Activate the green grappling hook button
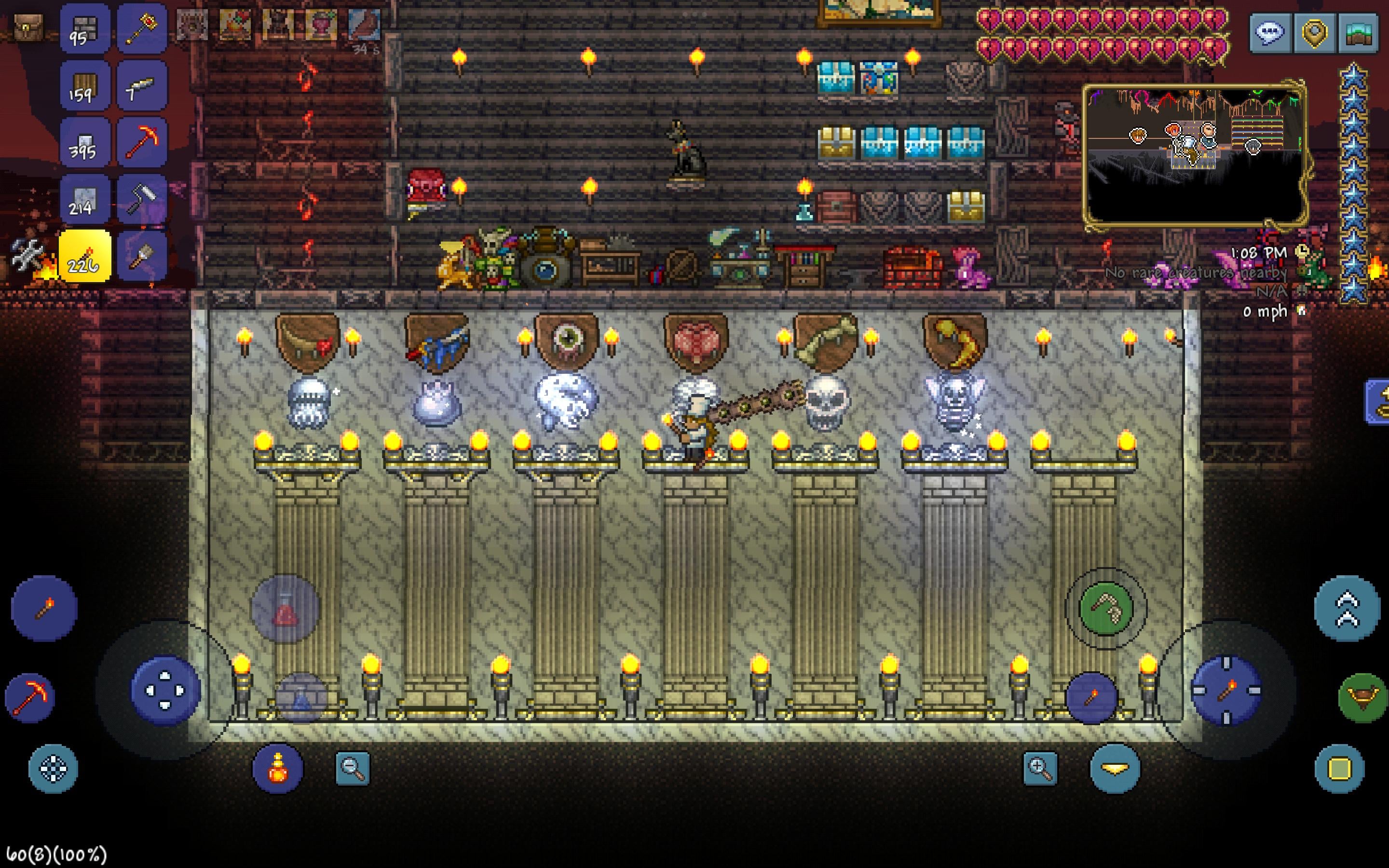This screenshot has height=868, width=1389. [x=1105, y=609]
